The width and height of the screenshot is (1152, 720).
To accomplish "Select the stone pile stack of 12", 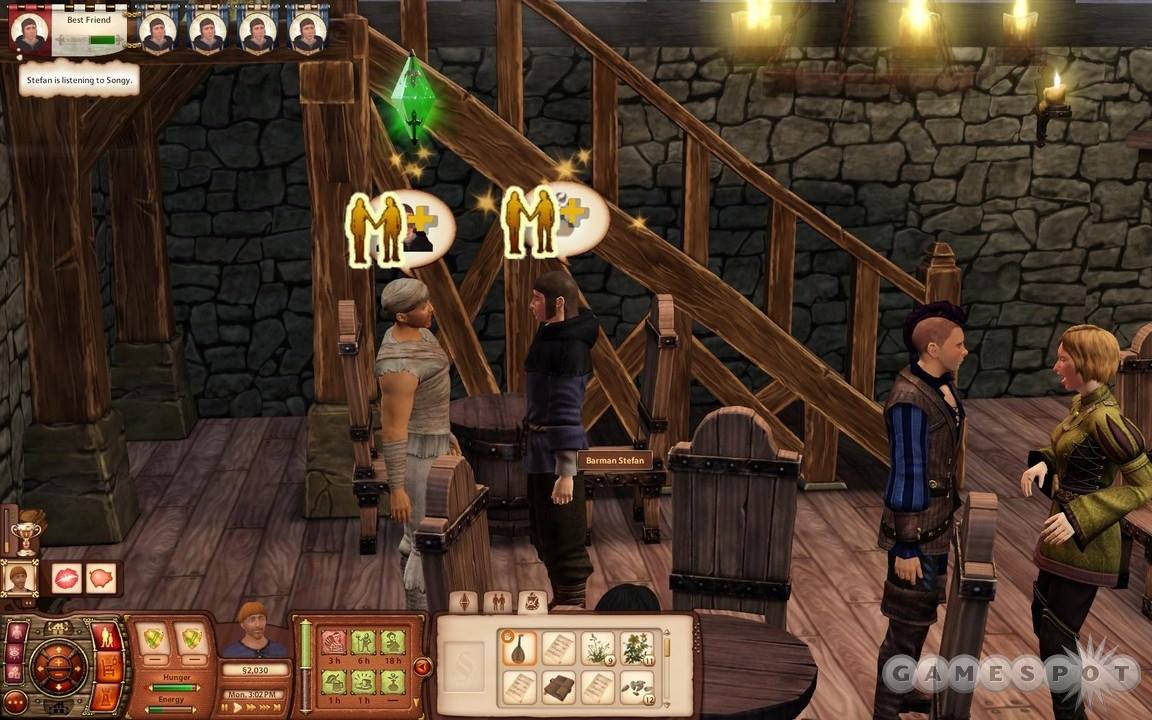I will 636,687.
